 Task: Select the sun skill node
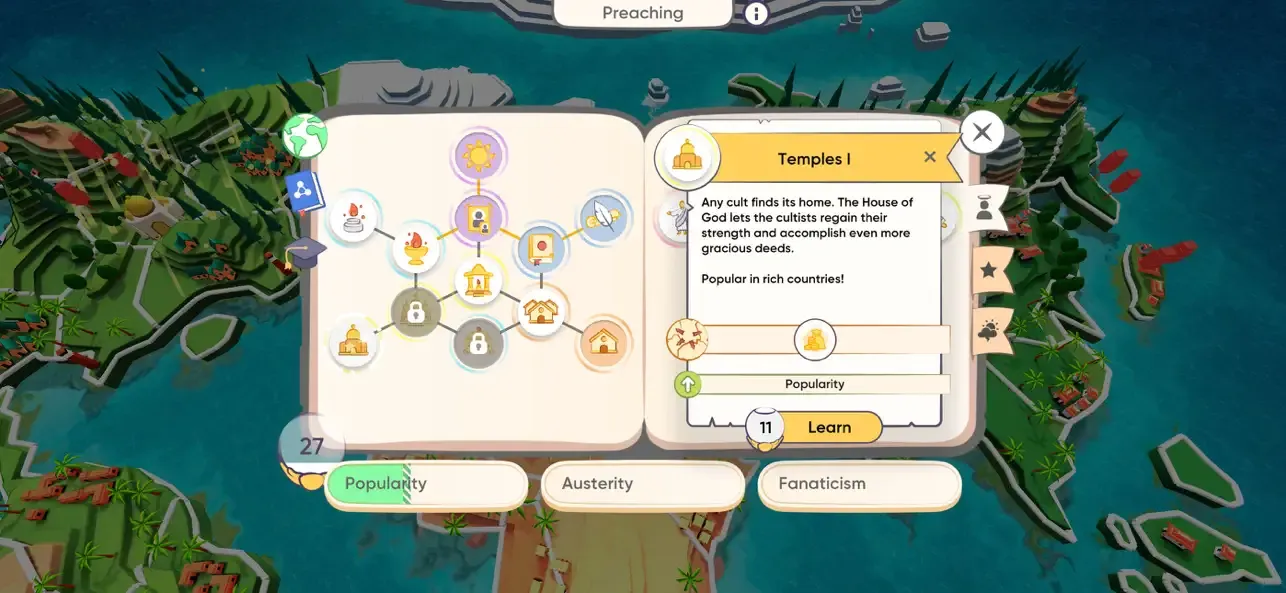tap(479, 156)
